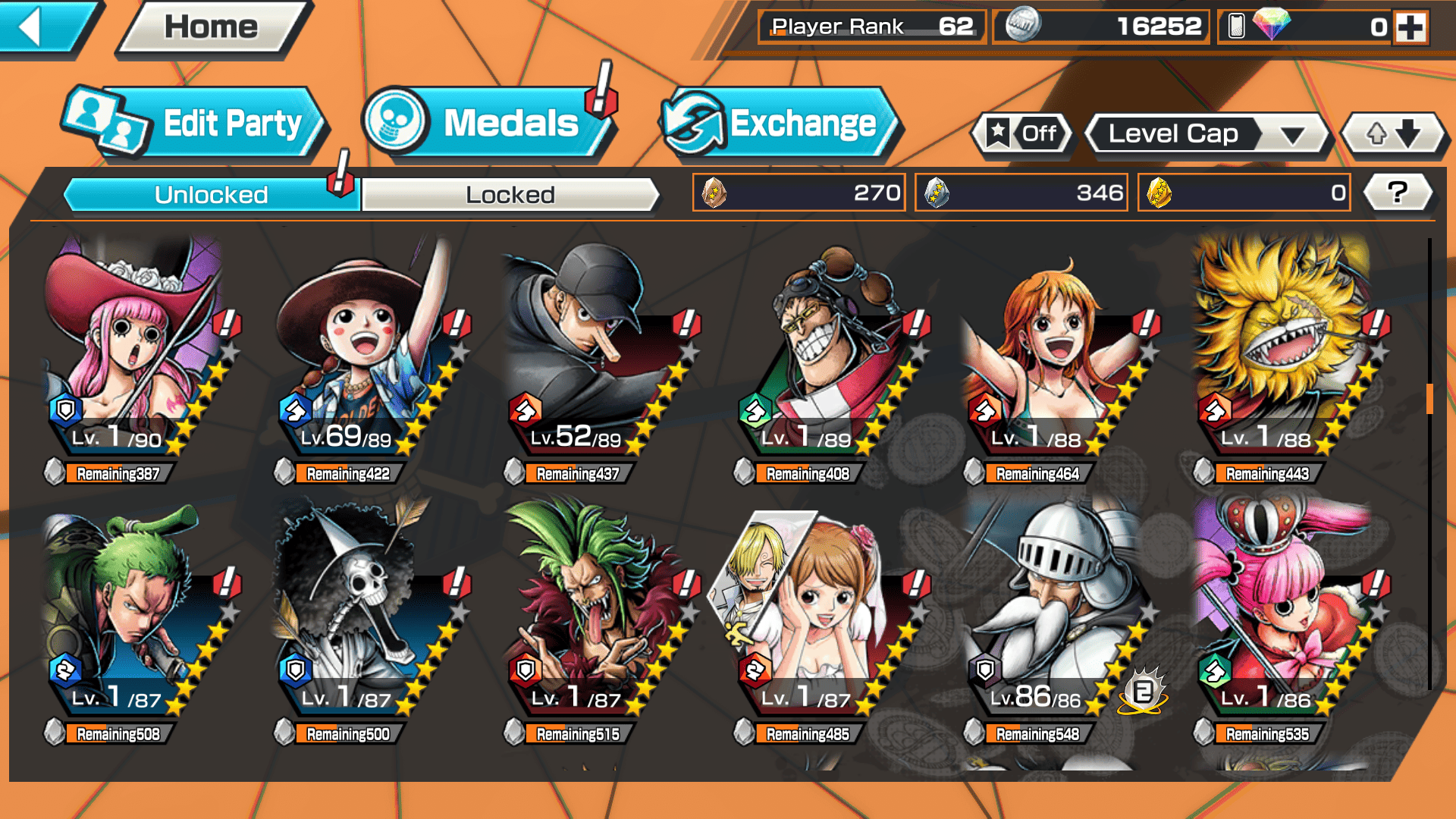This screenshot has width=1456, height=819.
Task: Add rainbow diamonds with the plus button
Action: click(1410, 27)
